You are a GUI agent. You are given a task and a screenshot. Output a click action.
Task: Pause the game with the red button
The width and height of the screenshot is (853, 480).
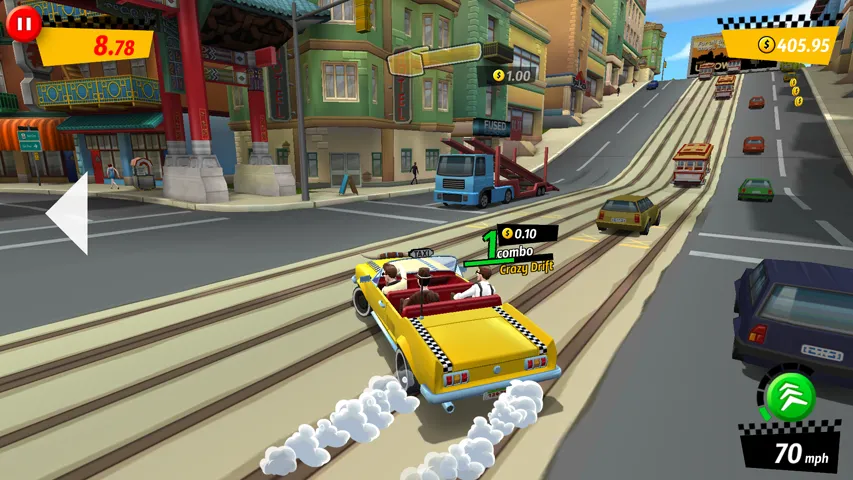click(x=23, y=23)
